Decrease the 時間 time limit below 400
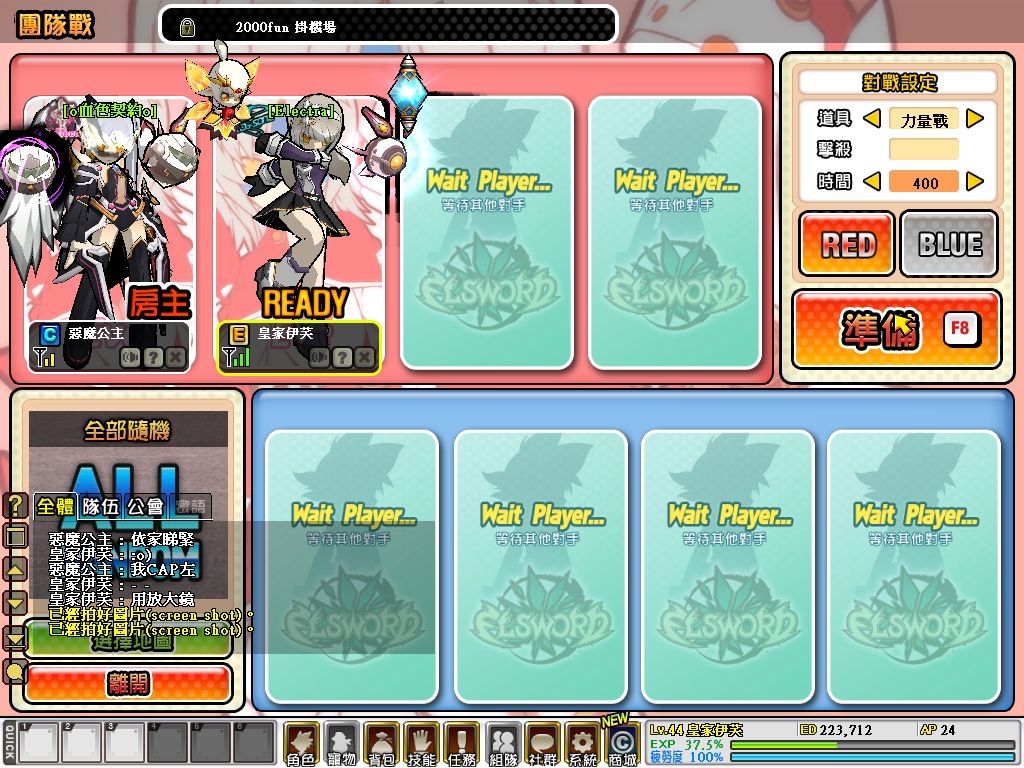The height and width of the screenshot is (768, 1024). click(871, 182)
